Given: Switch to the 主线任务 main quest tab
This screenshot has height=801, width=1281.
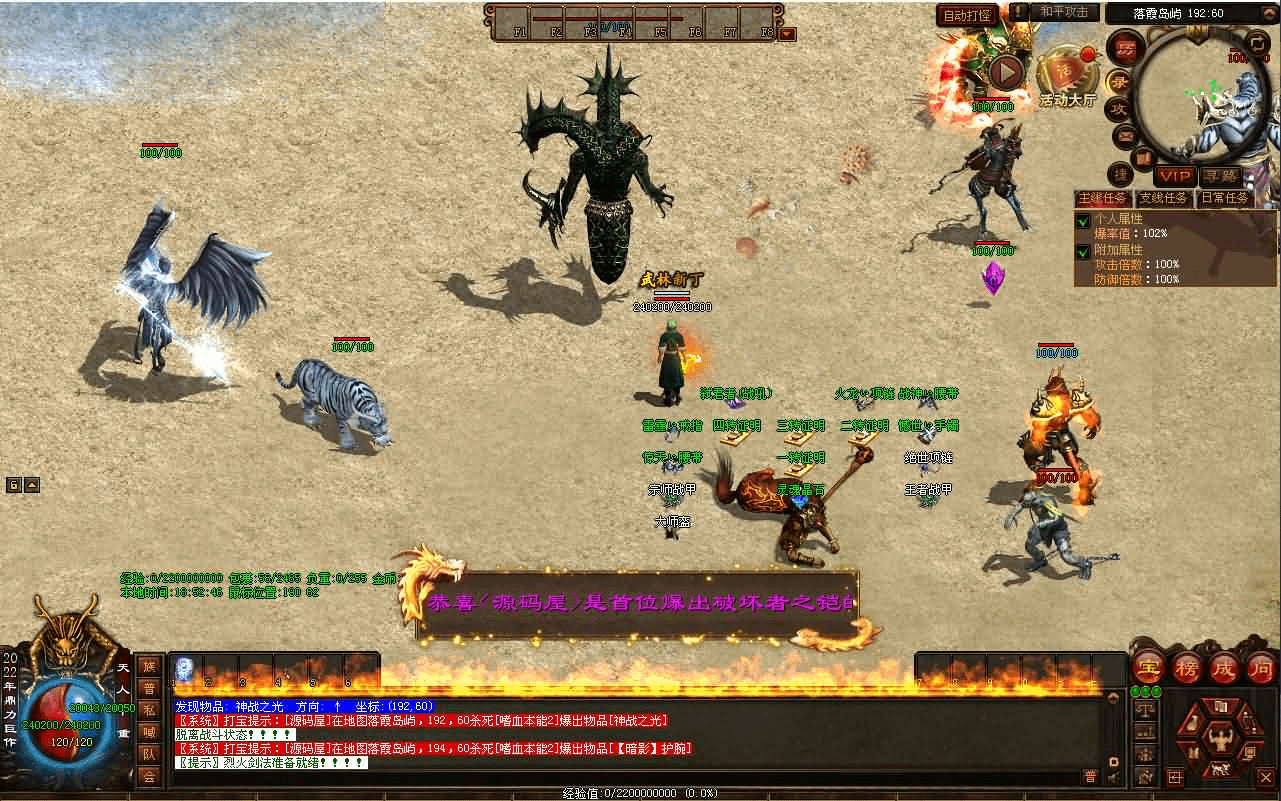Looking at the screenshot, I should click(1103, 198).
